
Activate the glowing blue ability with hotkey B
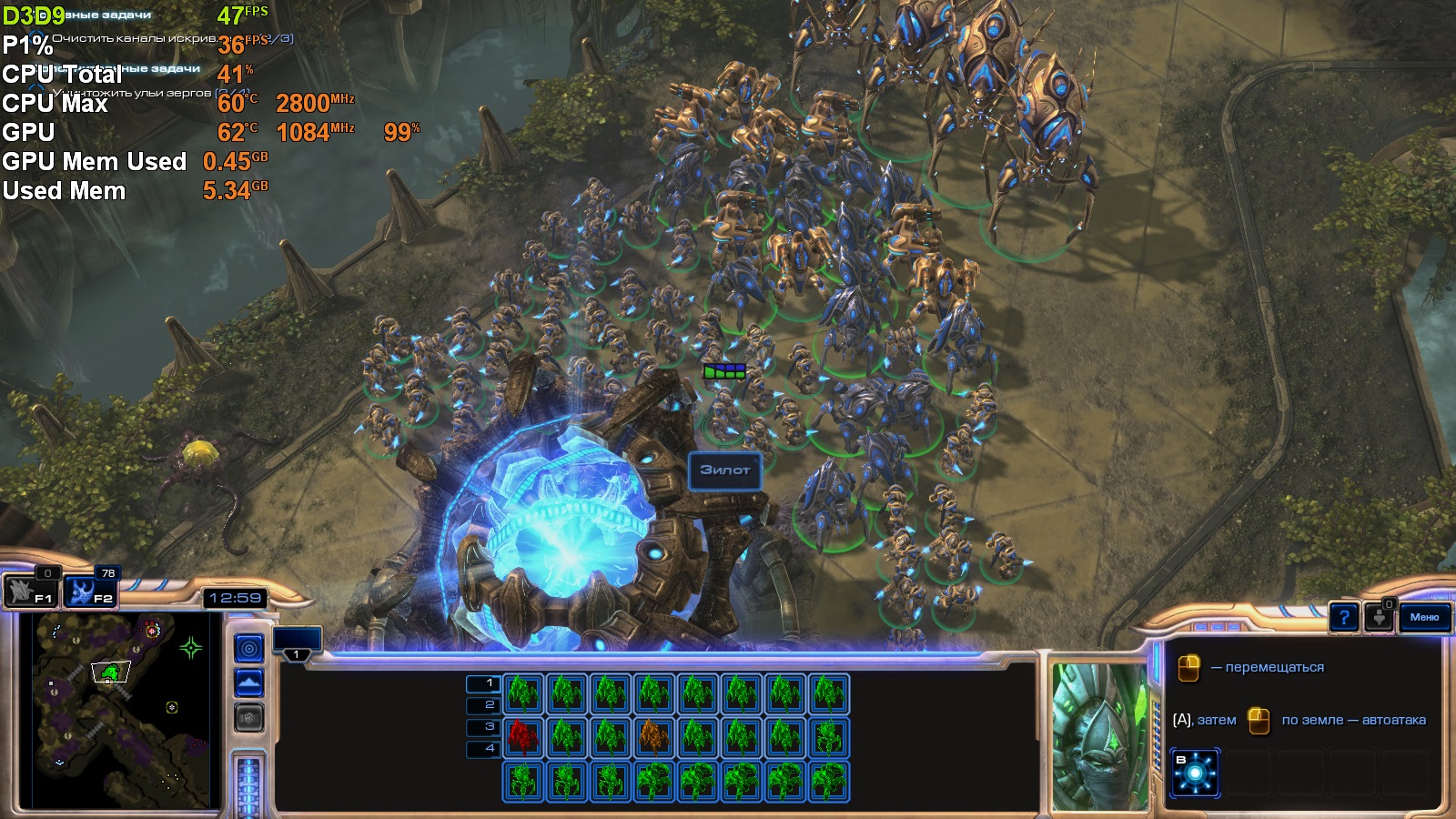click(x=1195, y=773)
